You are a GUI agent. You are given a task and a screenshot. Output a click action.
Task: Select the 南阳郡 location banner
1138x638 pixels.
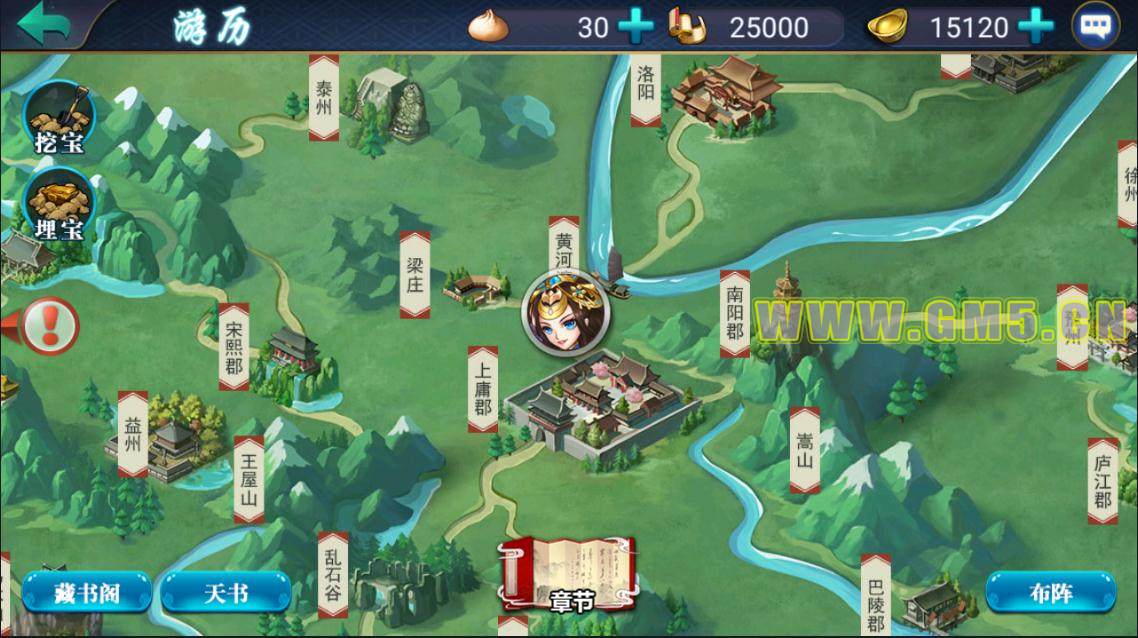tap(735, 313)
